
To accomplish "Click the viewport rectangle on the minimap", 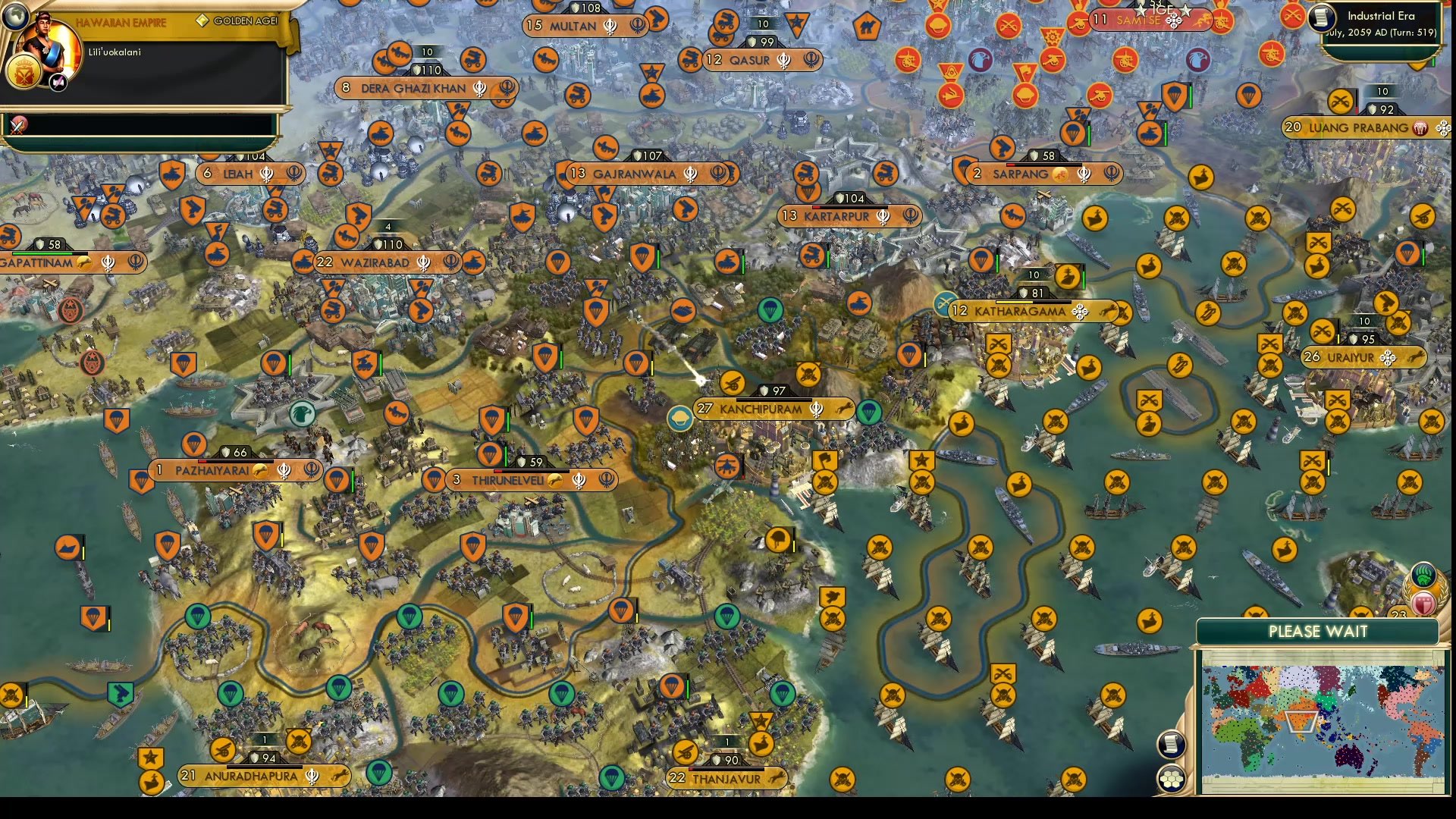I will click(x=1301, y=721).
